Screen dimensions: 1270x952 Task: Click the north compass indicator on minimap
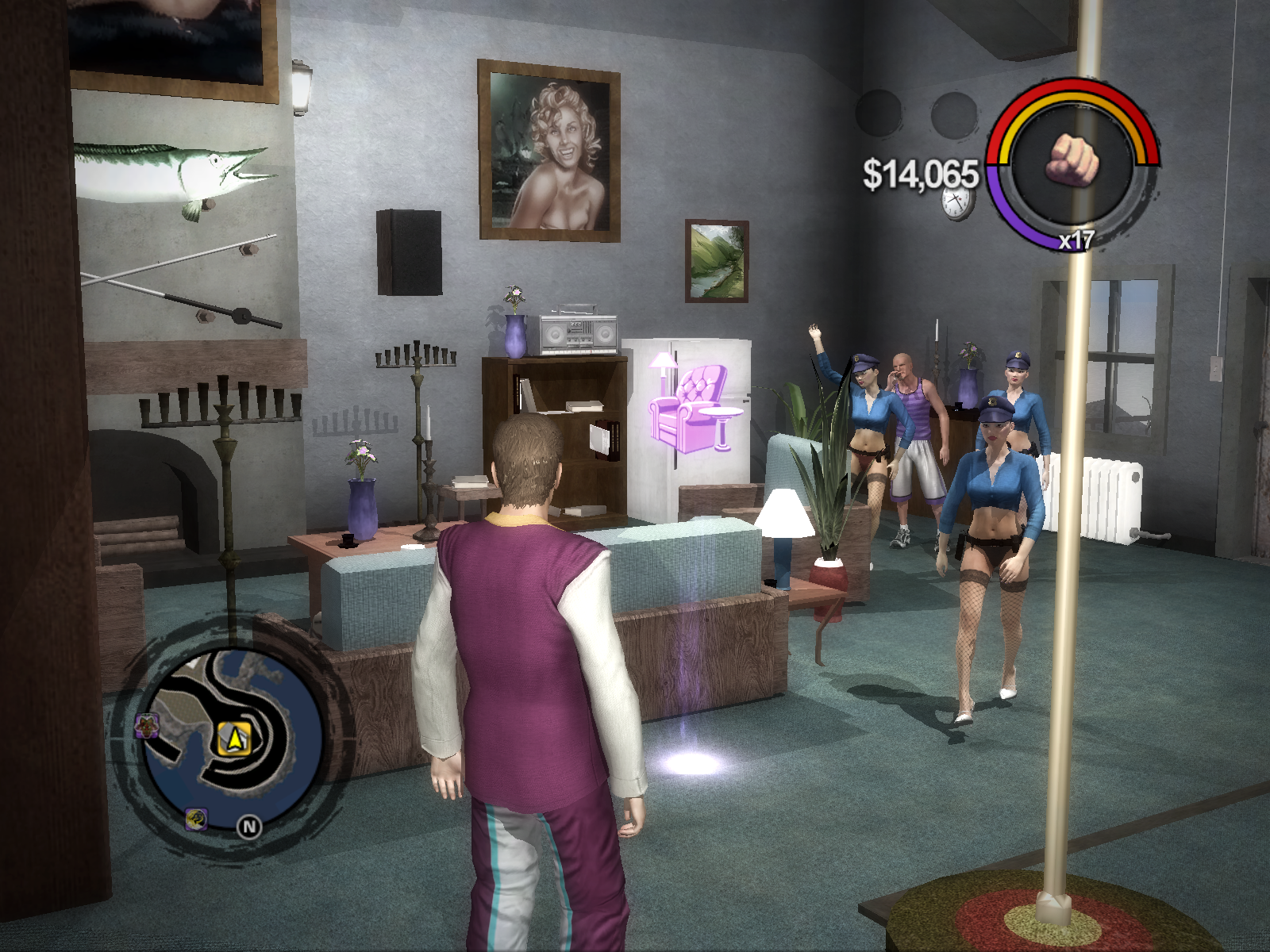point(249,827)
